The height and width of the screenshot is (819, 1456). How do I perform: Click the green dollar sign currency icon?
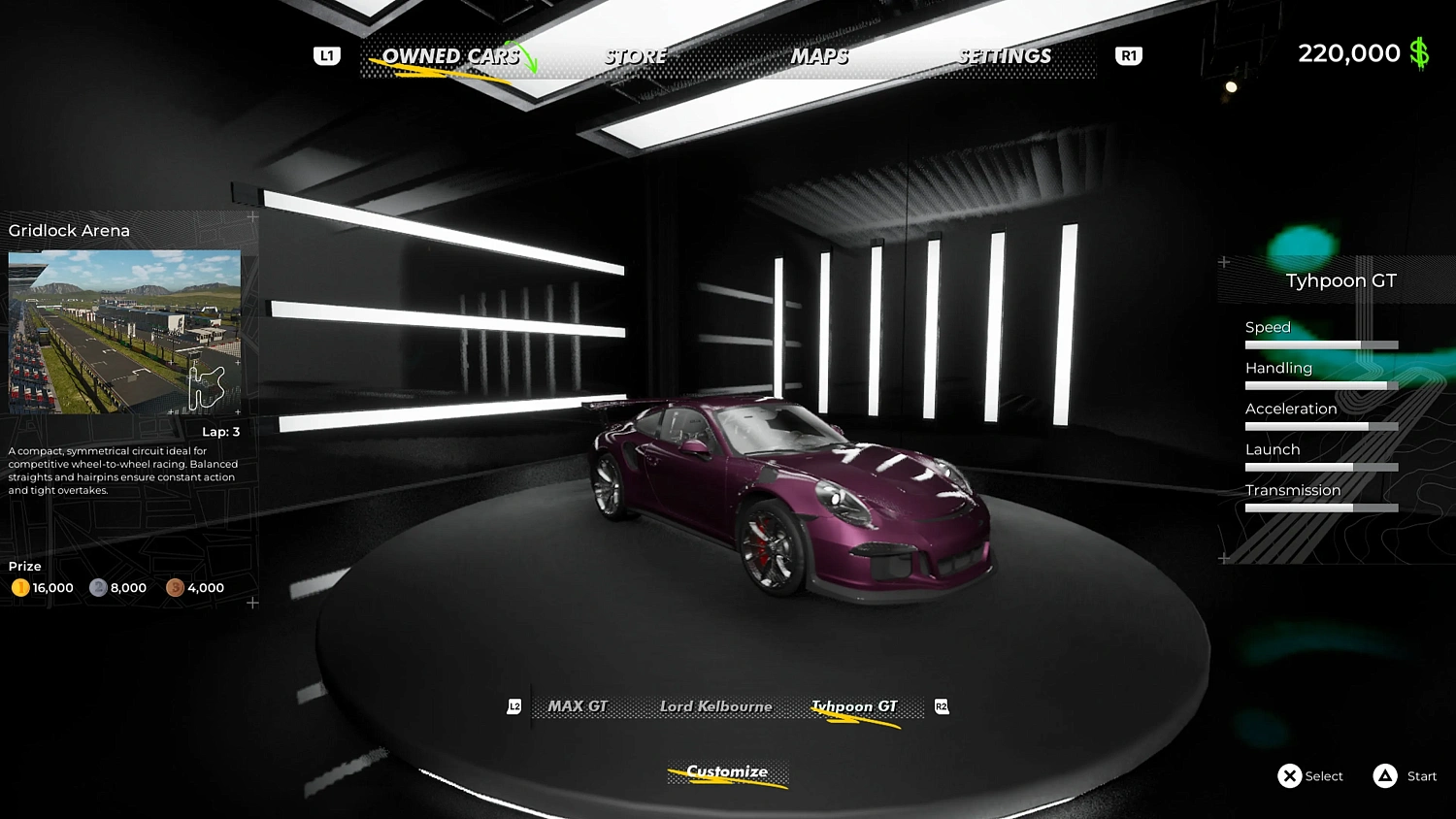tap(1418, 53)
